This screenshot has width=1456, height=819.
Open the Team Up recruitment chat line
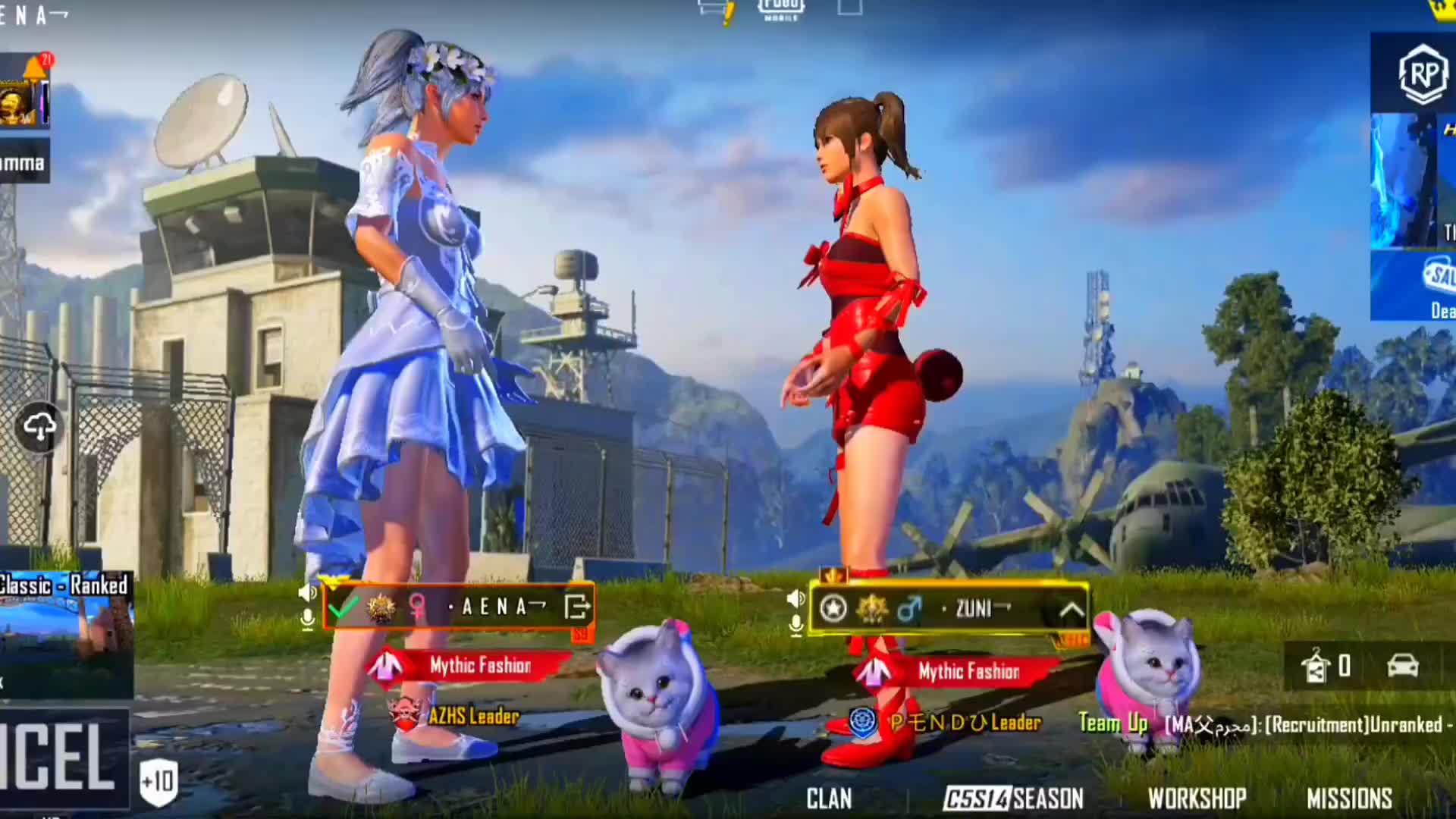pos(1263,724)
